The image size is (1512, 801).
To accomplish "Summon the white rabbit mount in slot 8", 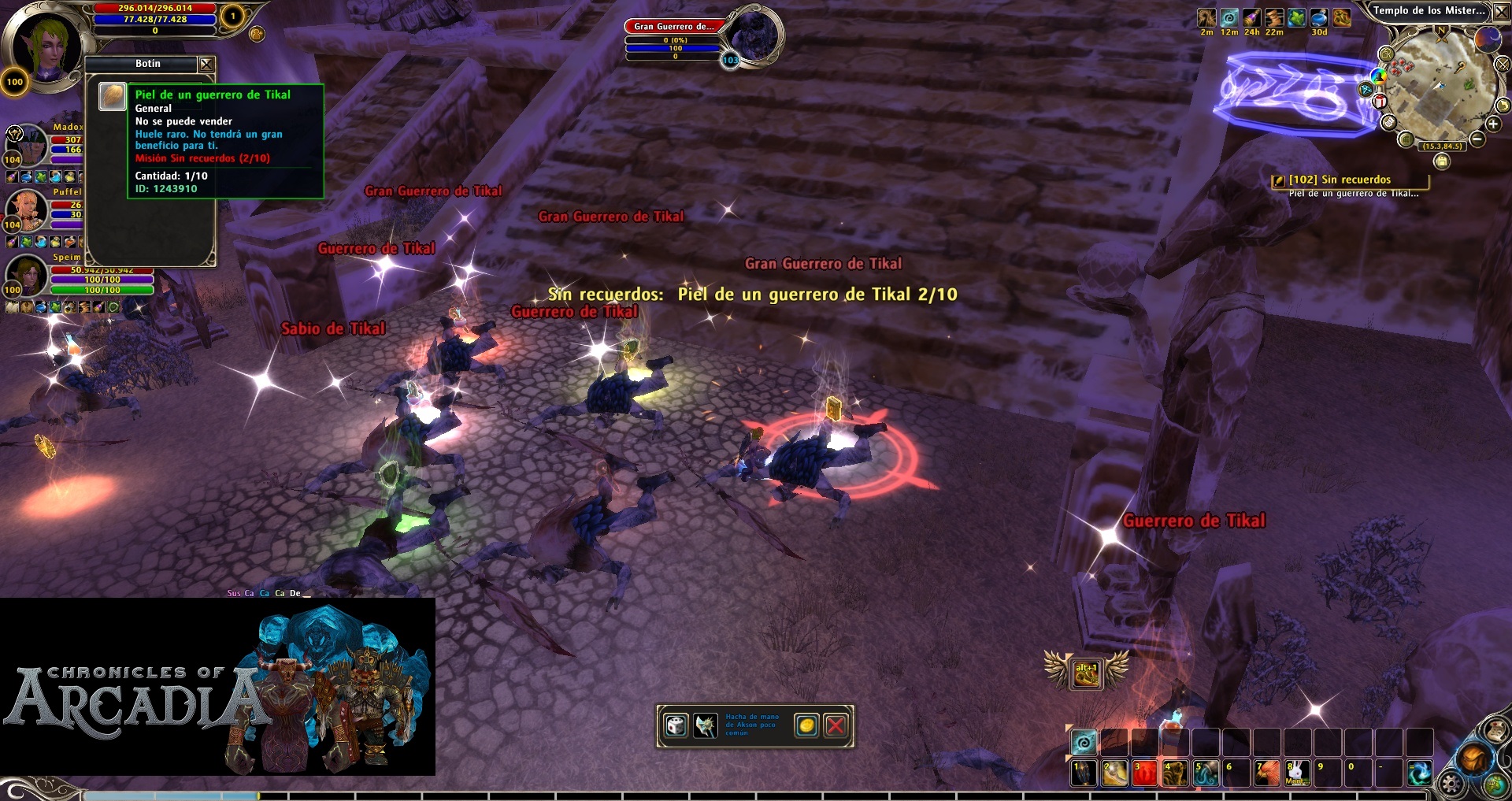I will (1297, 773).
